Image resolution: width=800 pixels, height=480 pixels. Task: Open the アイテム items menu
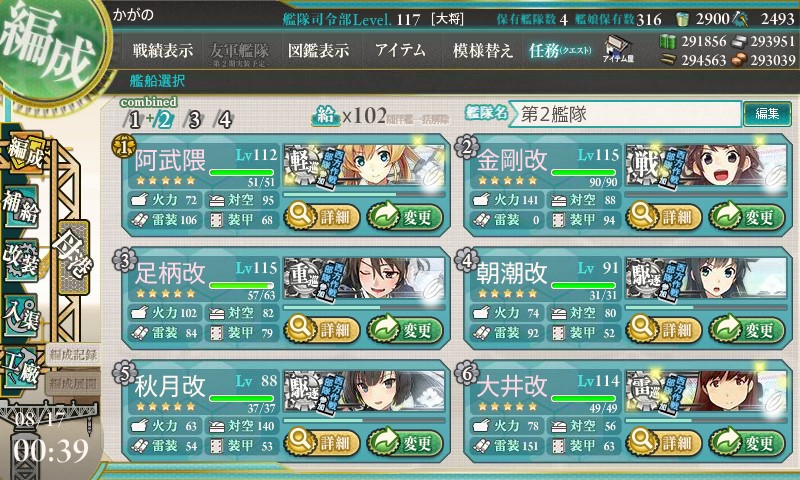tap(400, 50)
